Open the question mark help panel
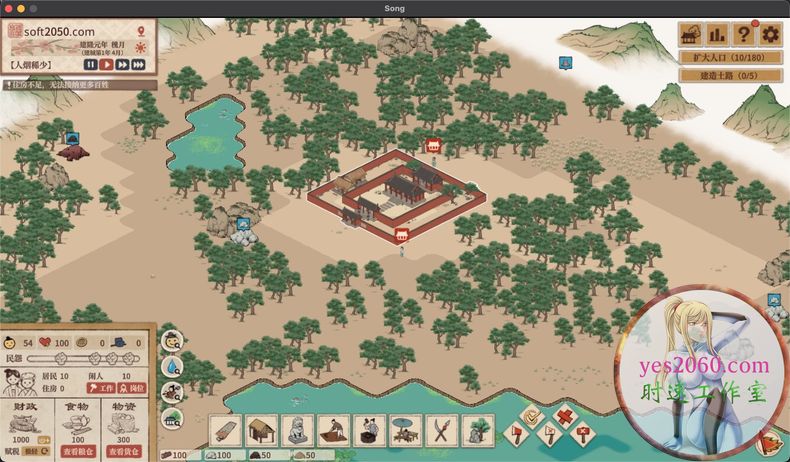This screenshot has height=462, width=790. tap(744, 34)
